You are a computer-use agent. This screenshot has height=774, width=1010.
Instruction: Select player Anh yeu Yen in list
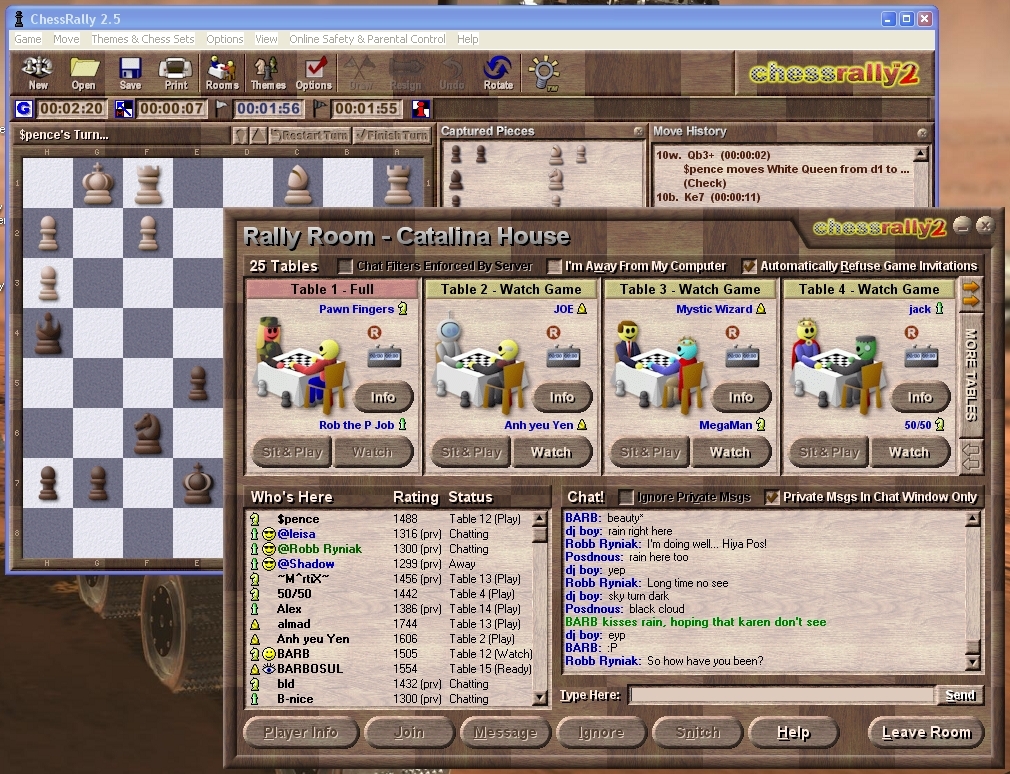tap(313, 639)
